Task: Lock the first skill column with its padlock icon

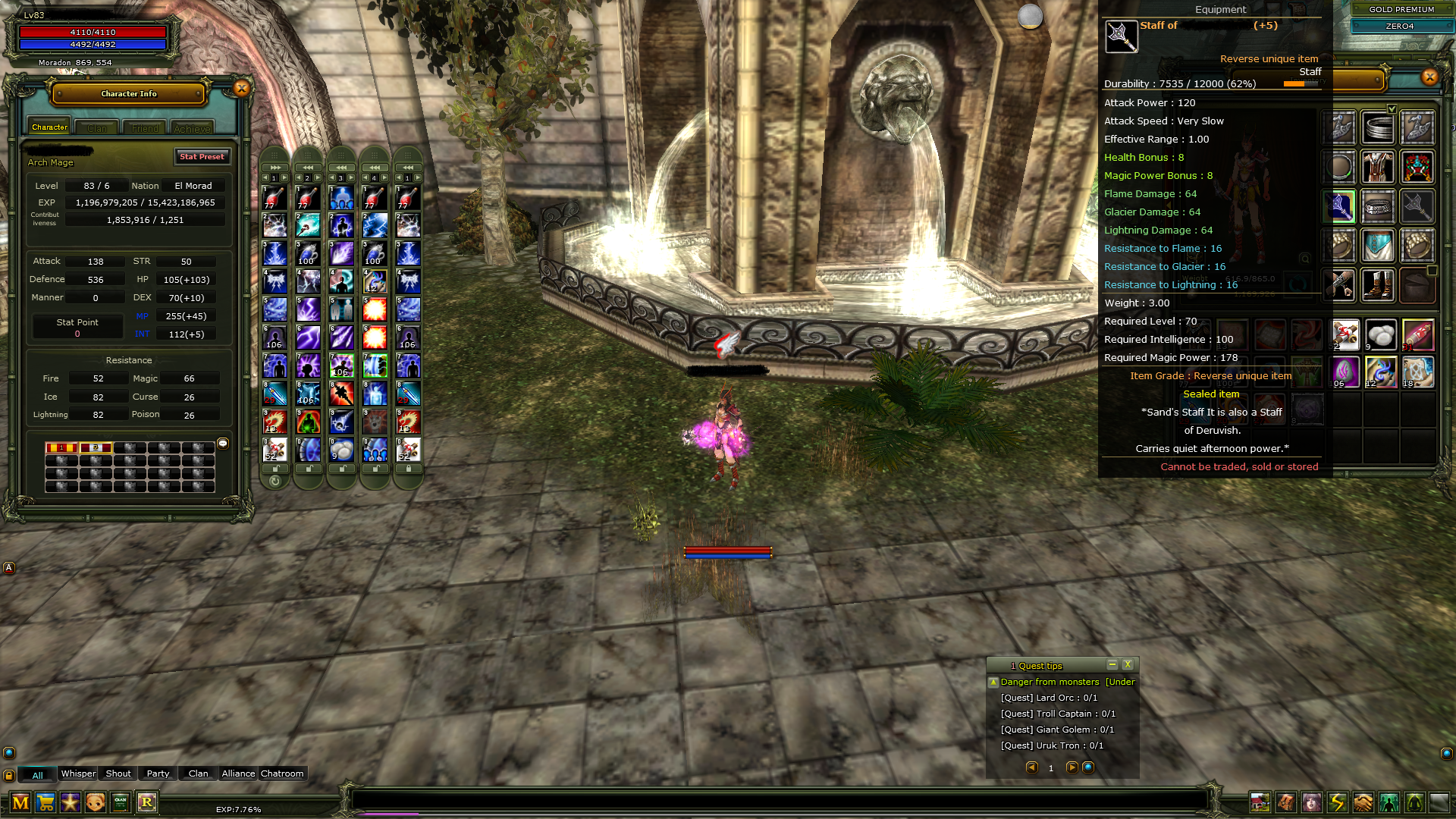Action: pyautogui.click(x=276, y=468)
